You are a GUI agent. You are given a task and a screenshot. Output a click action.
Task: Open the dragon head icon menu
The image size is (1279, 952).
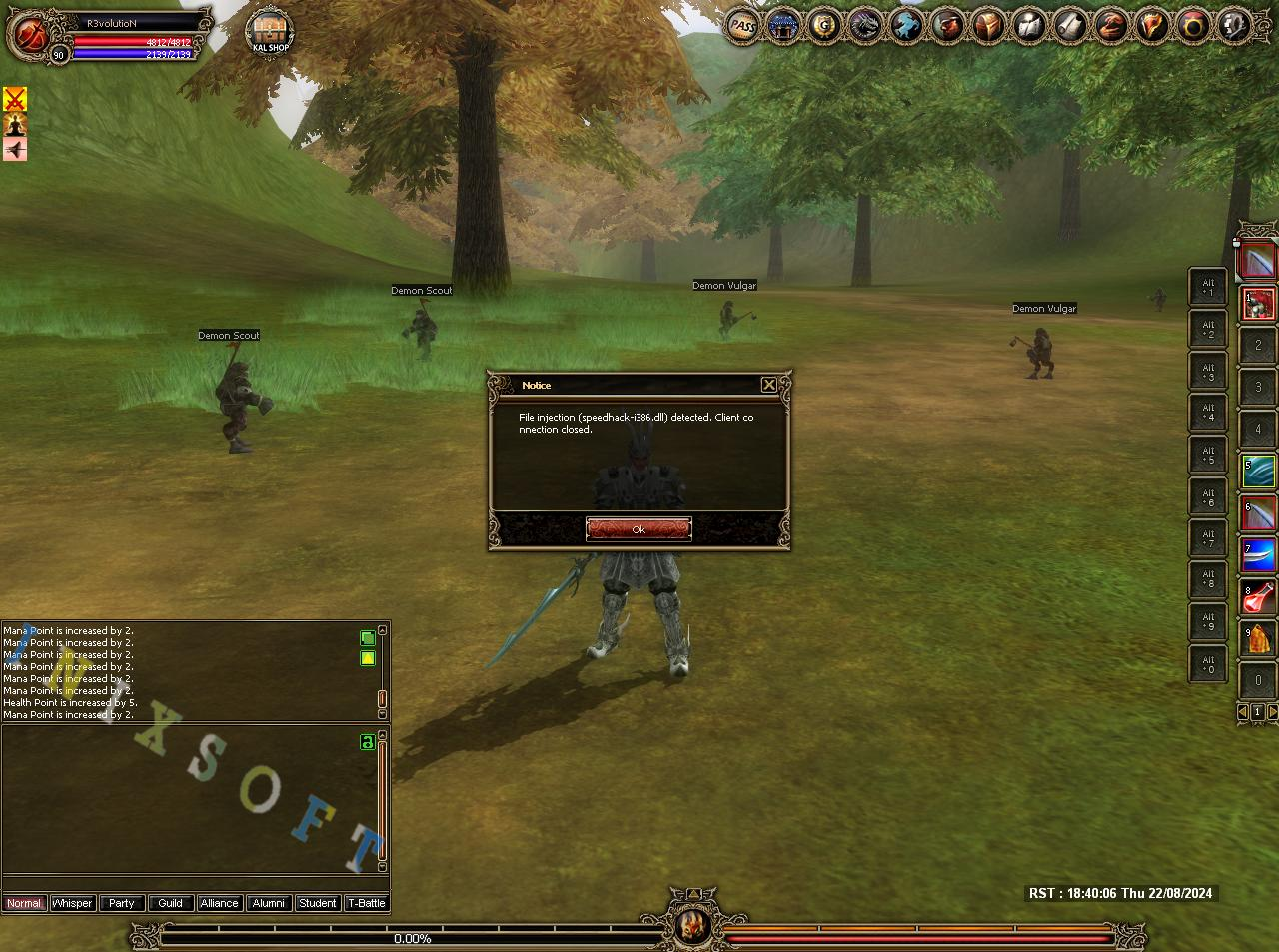pos(865,26)
